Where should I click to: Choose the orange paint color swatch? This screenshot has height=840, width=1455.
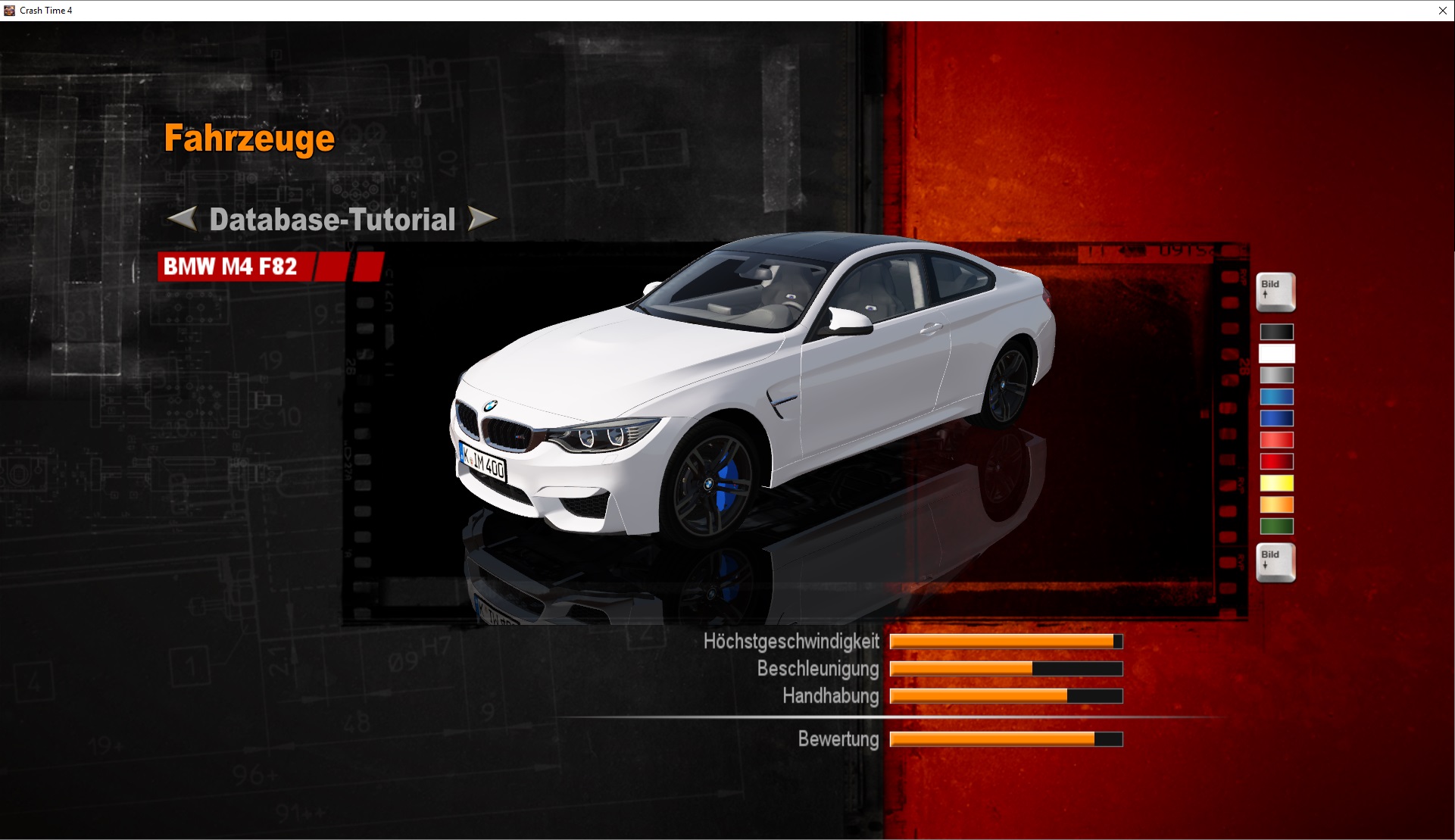coord(1276,504)
